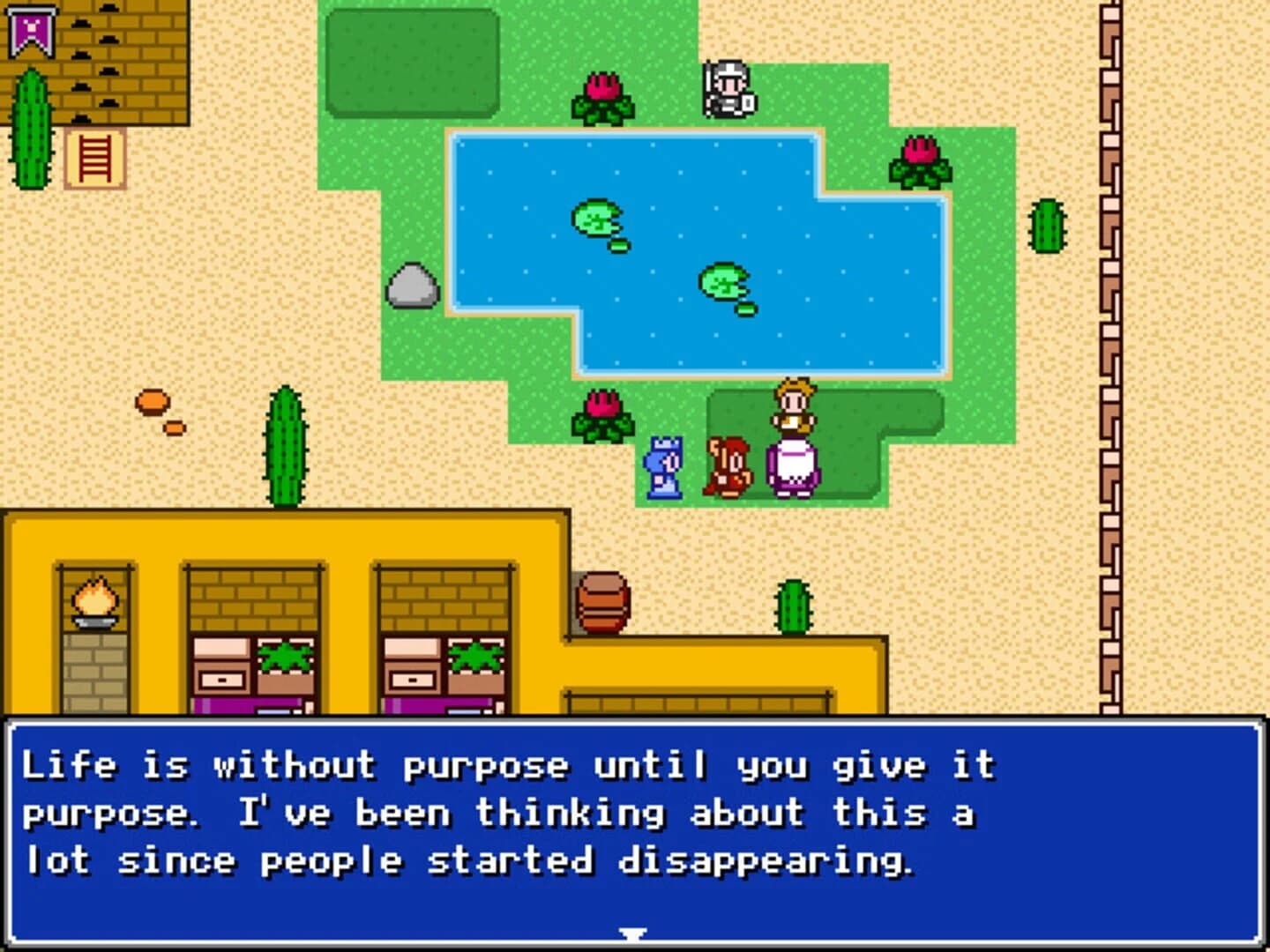Click the tall cactus above the yellow building
The image size is (1270, 952).
point(284,450)
